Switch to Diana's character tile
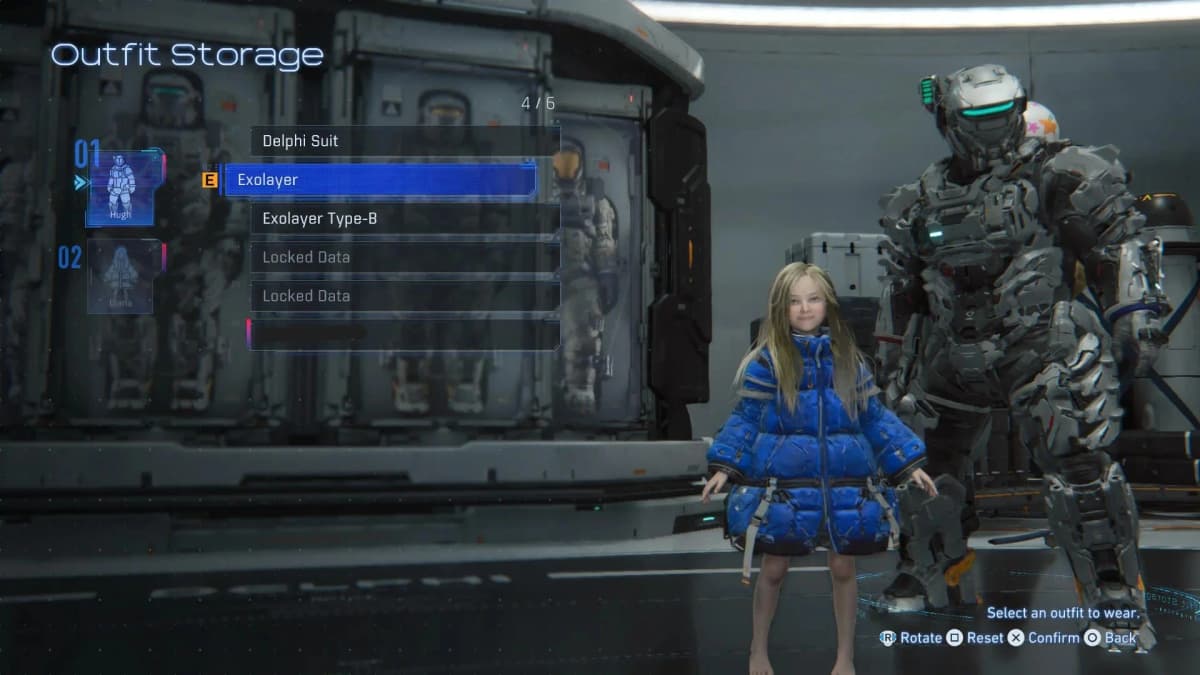 click(x=120, y=276)
